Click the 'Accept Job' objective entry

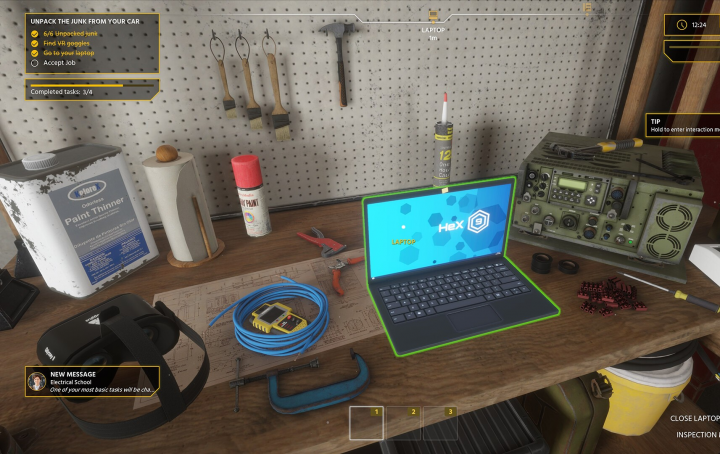[59, 62]
